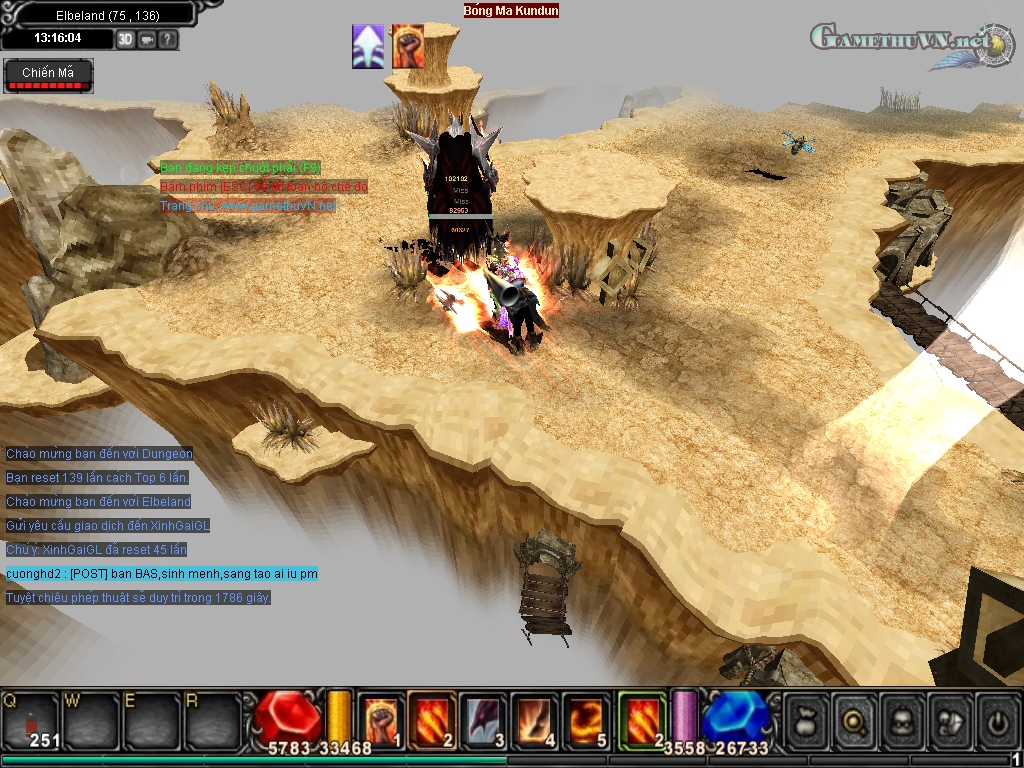Click cuonghd2's highlighted chat message
The height and width of the screenshot is (768, 1024).
point(162,574)
